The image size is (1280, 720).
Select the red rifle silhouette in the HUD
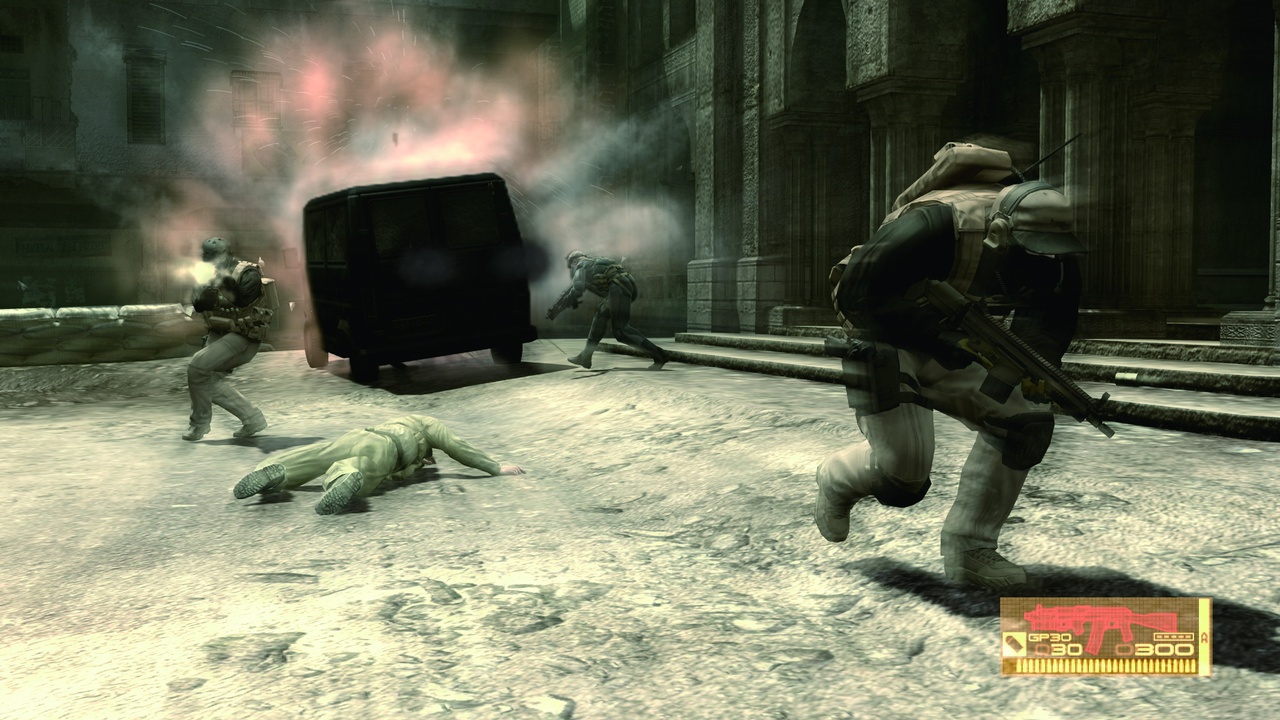click(x=1100, y=619)
